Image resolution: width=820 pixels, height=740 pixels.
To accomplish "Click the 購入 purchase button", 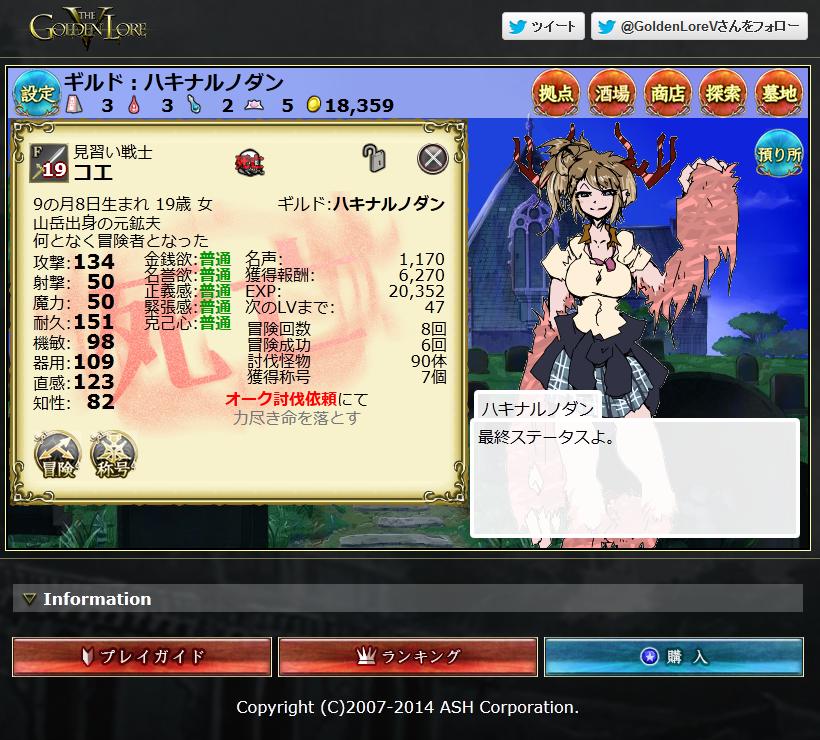I will (x=674, y=657).
